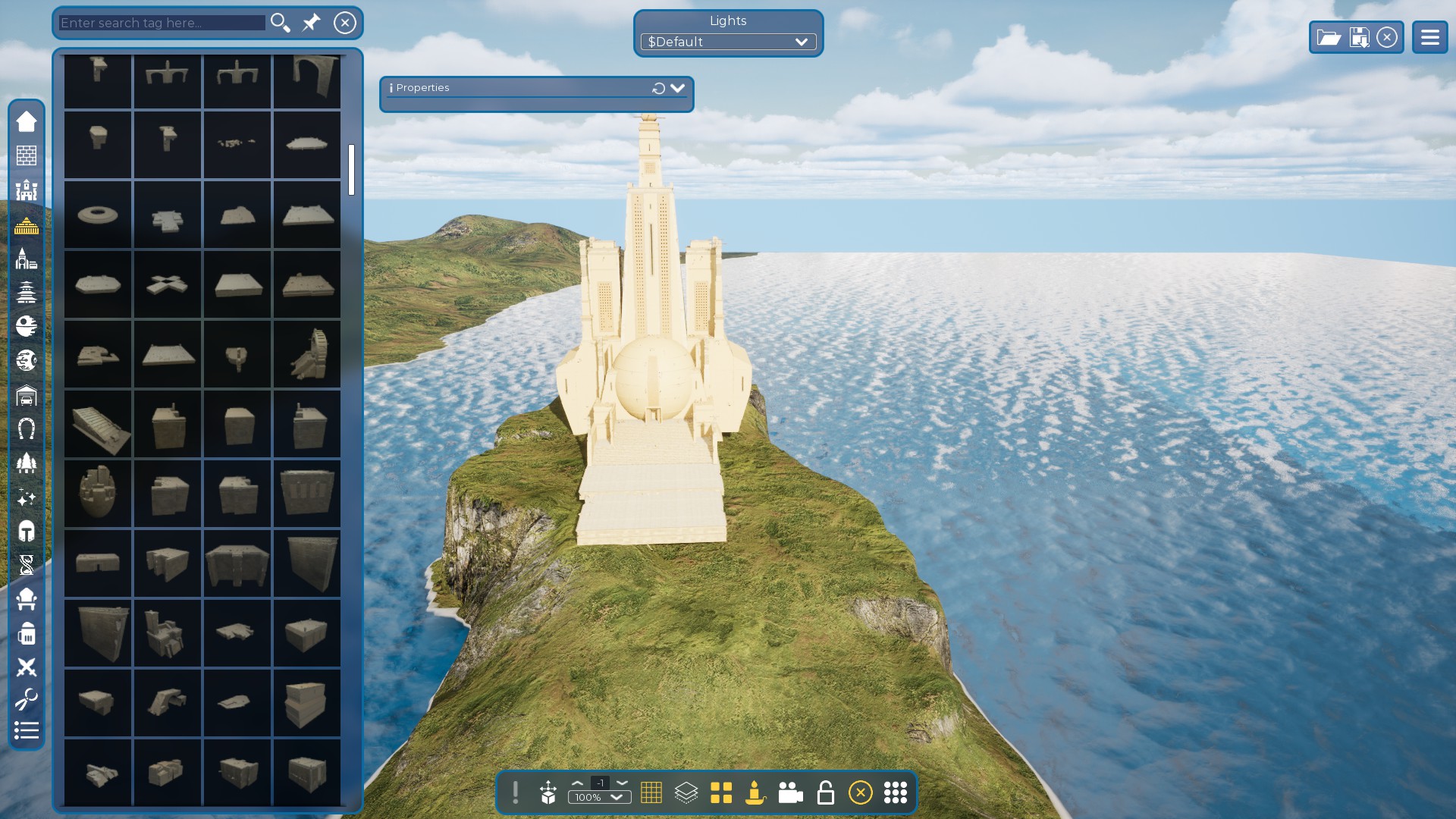Open a saved build with folder icon
Screen dimensions: 1456x819
(x=1329, y=37)
